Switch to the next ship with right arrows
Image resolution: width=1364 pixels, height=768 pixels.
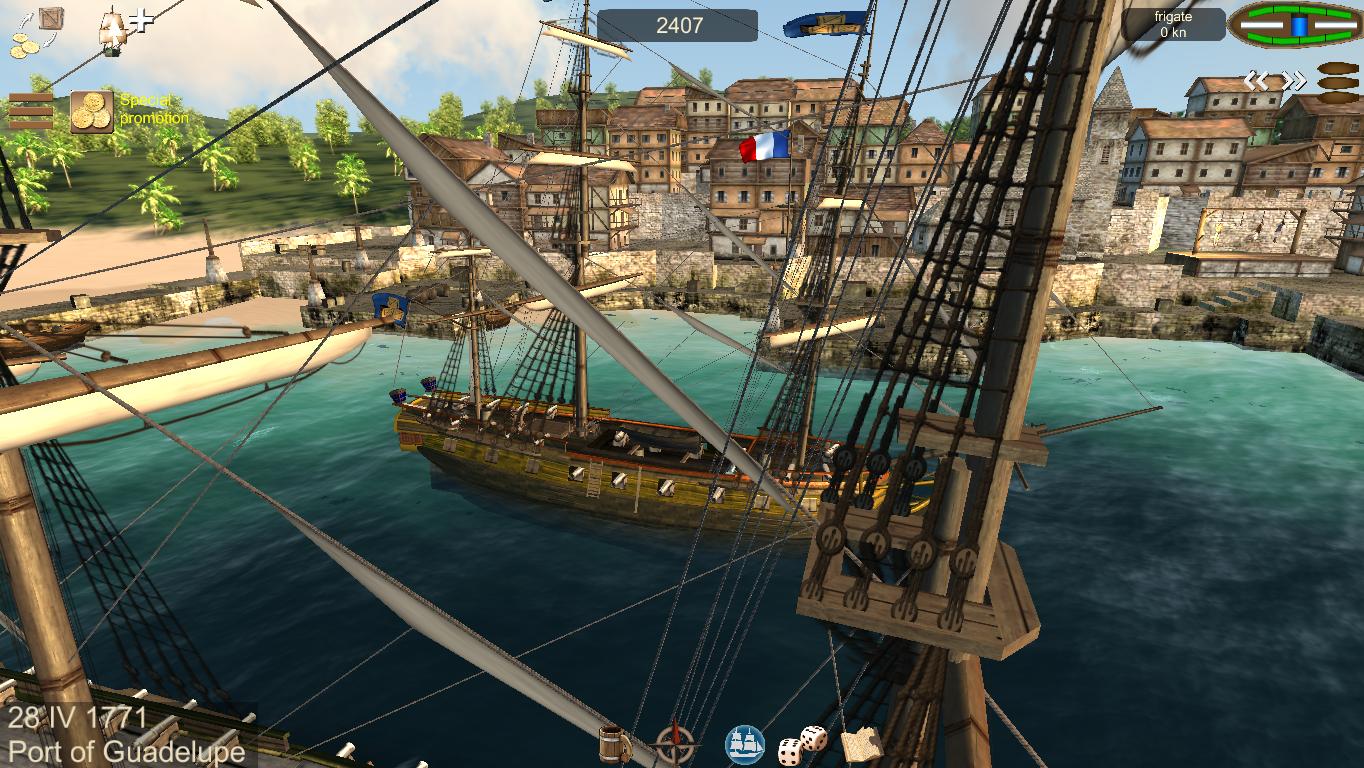click(x=1293, y=81)
